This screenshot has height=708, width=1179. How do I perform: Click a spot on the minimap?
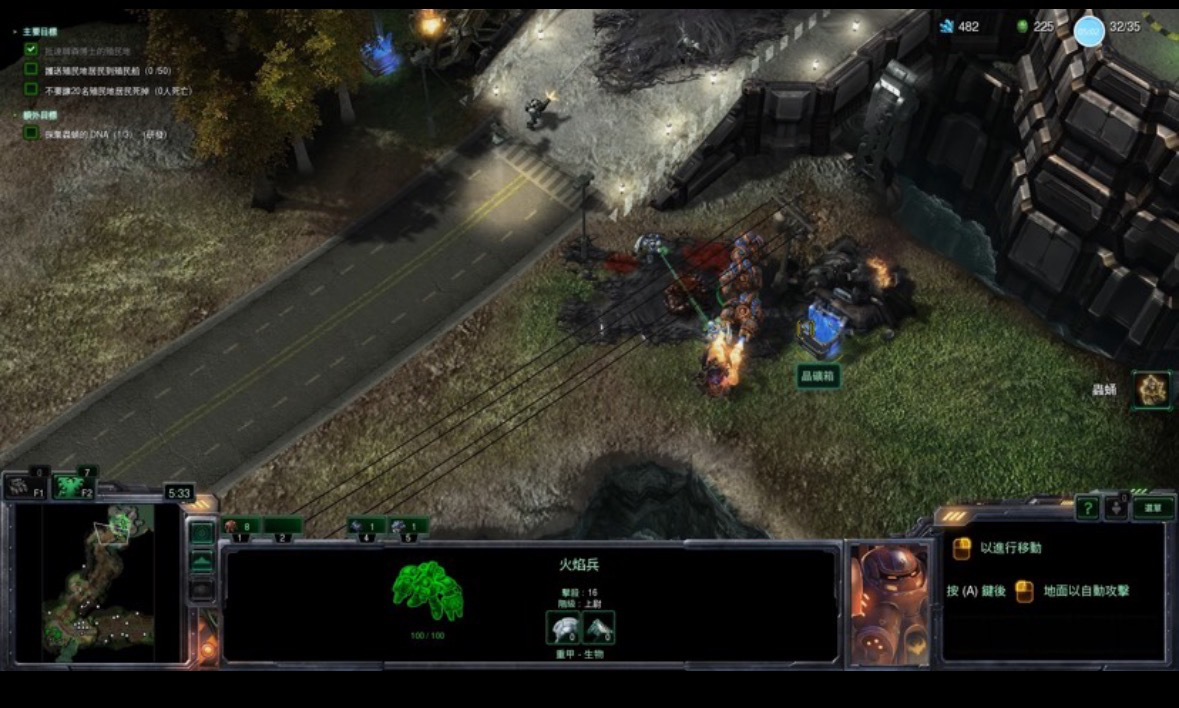tap(98, 580)
